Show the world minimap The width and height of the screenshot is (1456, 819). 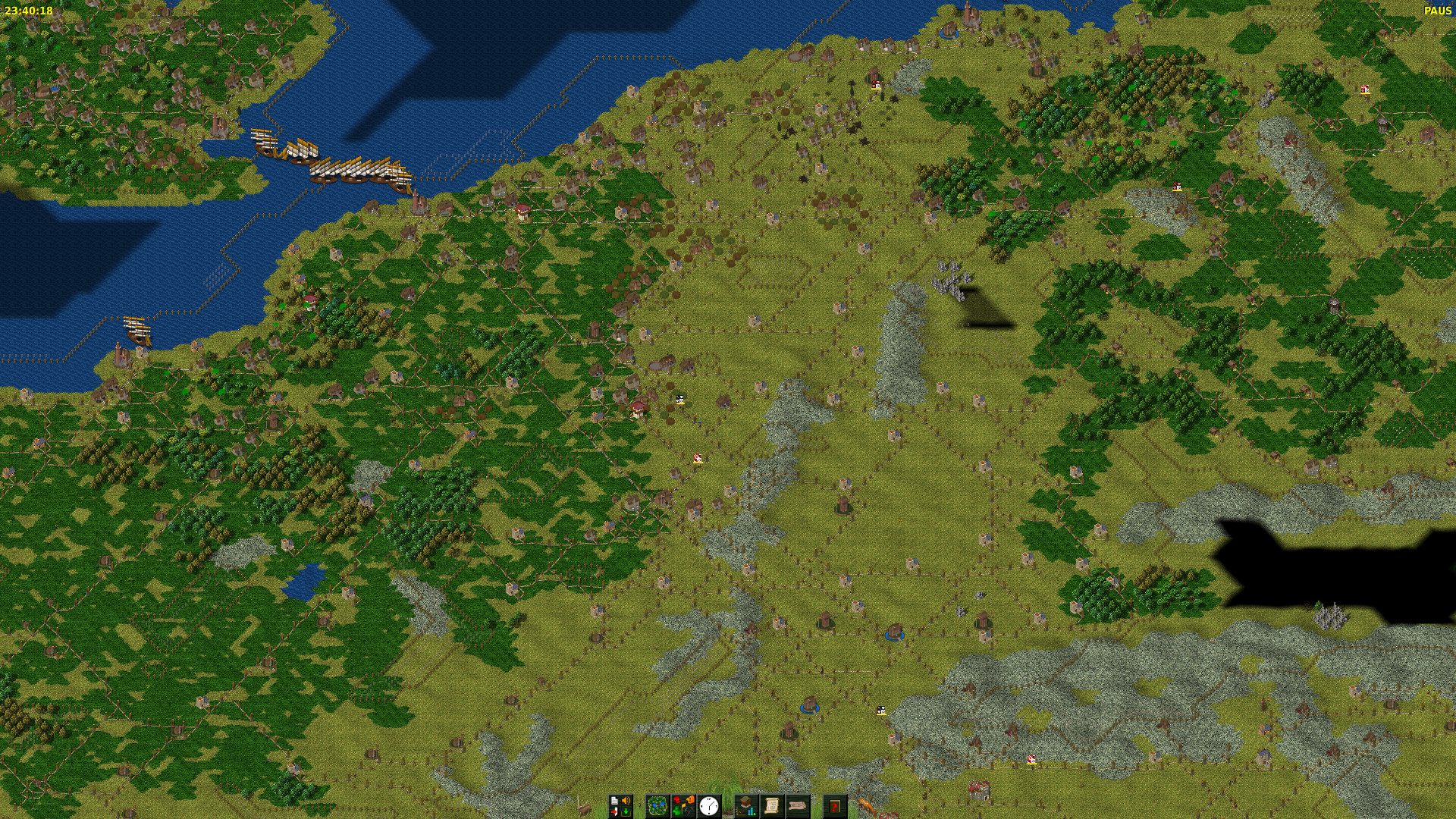tap(657, 805)
